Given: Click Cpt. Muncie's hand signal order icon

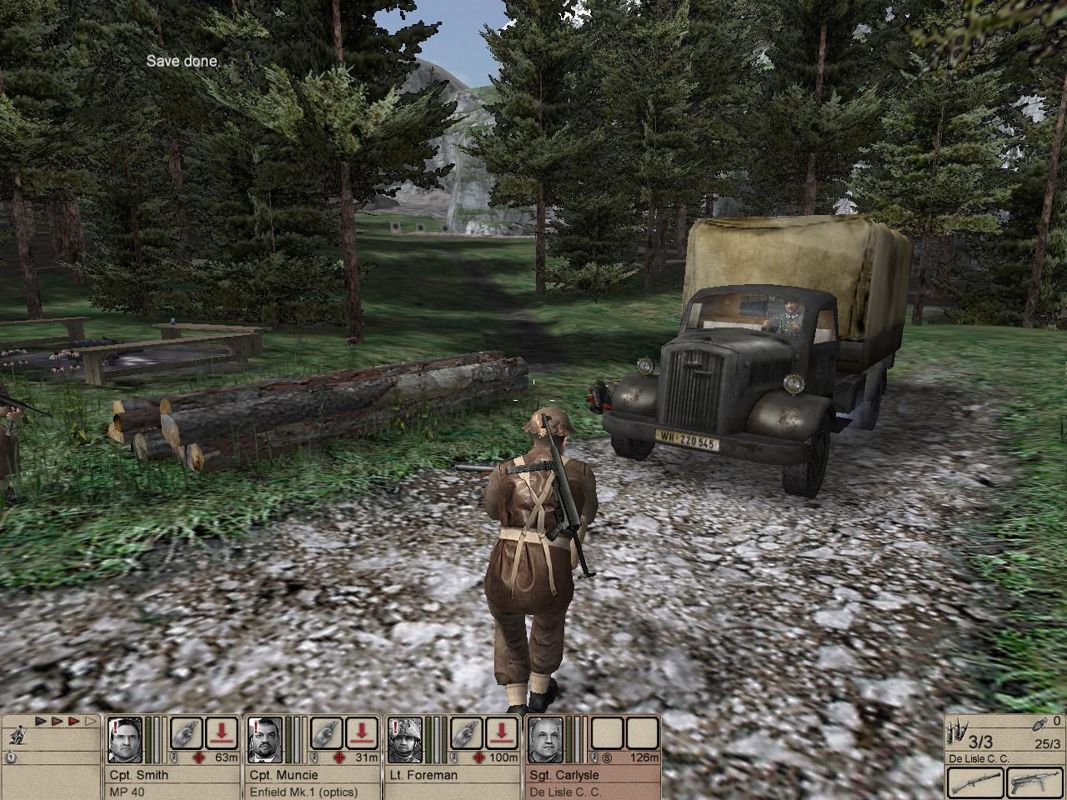Looking at the screenshot, I should [x=326, y=733].
